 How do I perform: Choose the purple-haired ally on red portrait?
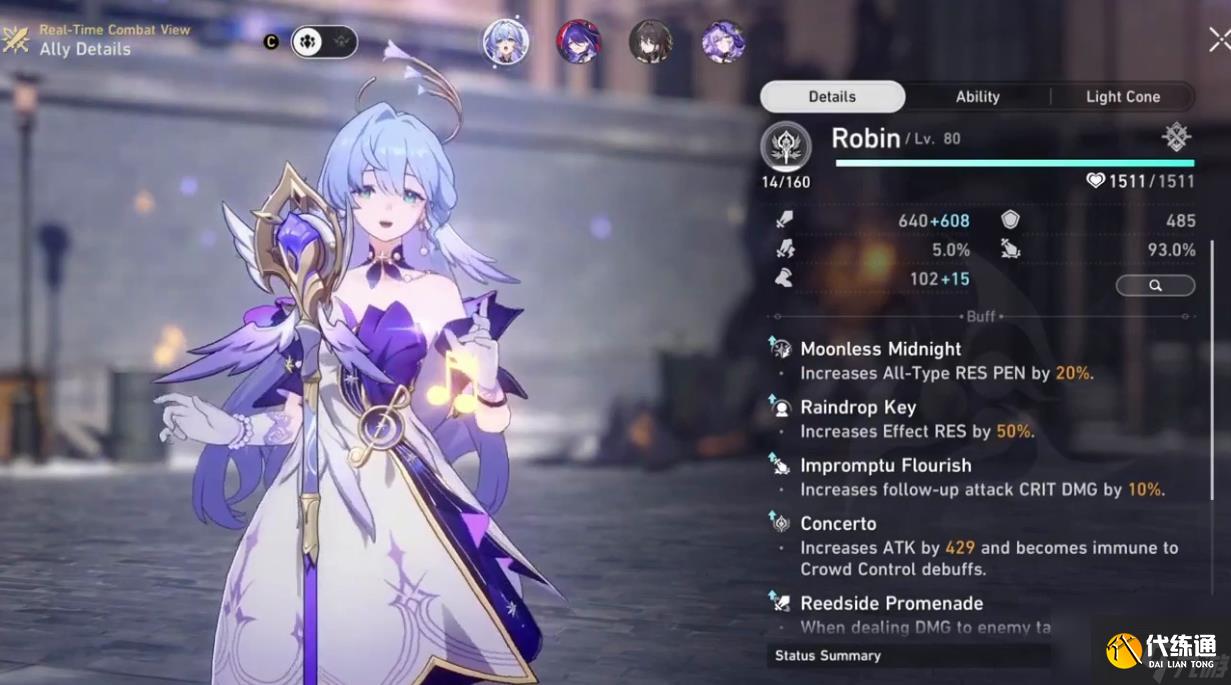tap(578, 42)
